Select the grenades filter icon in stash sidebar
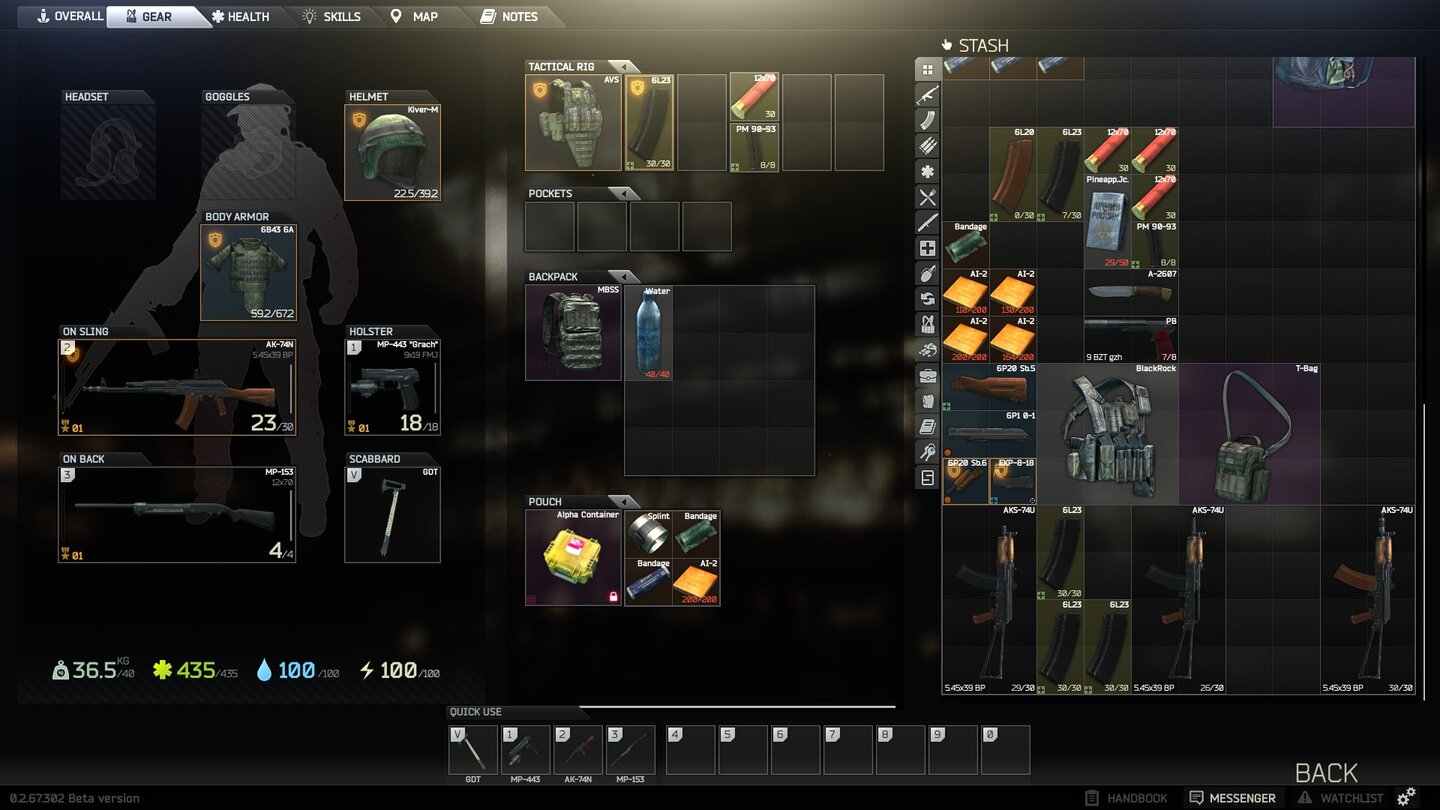 point(927,273)
